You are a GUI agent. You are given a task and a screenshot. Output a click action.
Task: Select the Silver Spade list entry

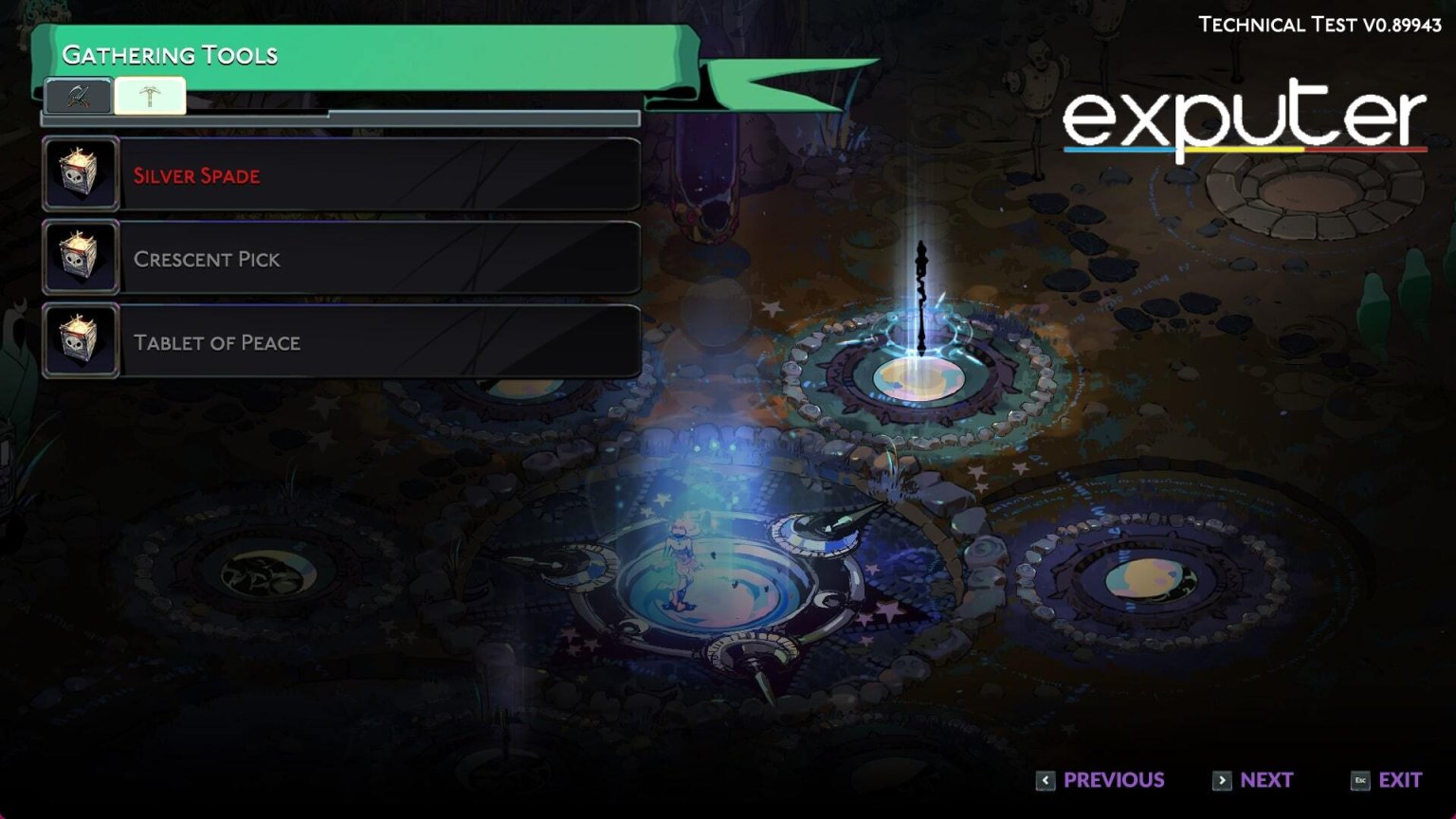379,173
